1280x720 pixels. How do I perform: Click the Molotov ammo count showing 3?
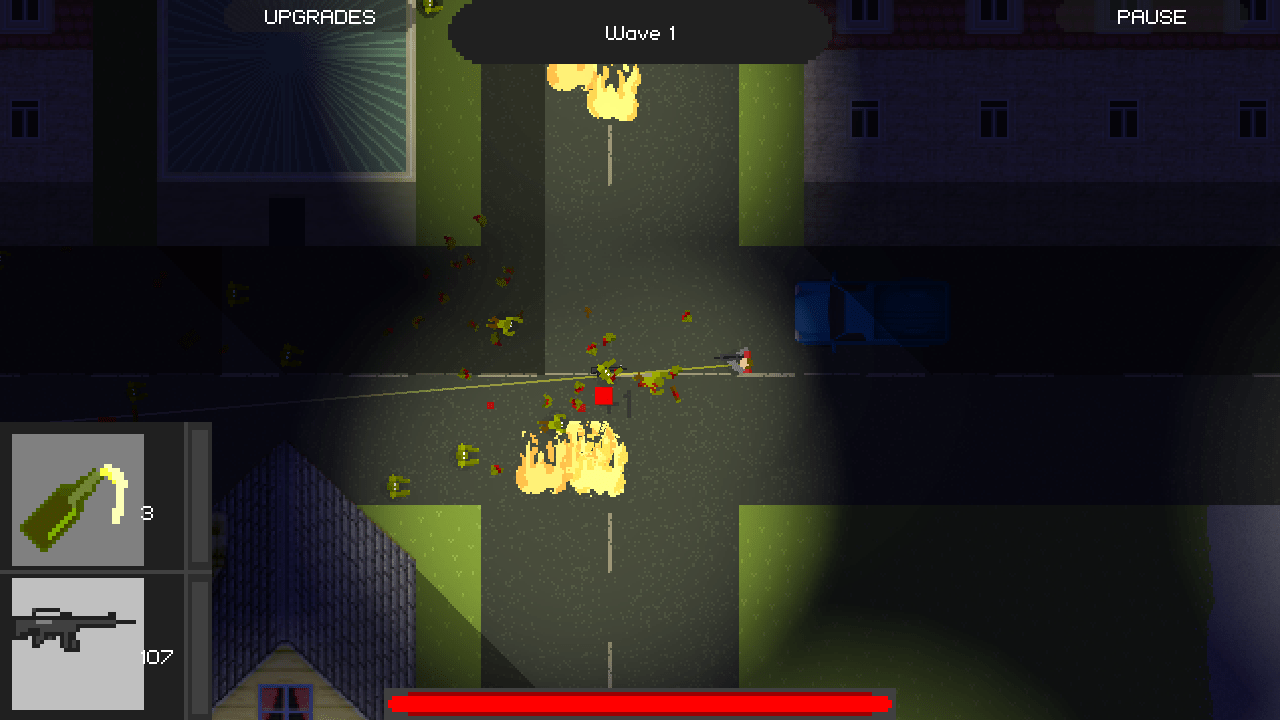click(x=150, y=512)
